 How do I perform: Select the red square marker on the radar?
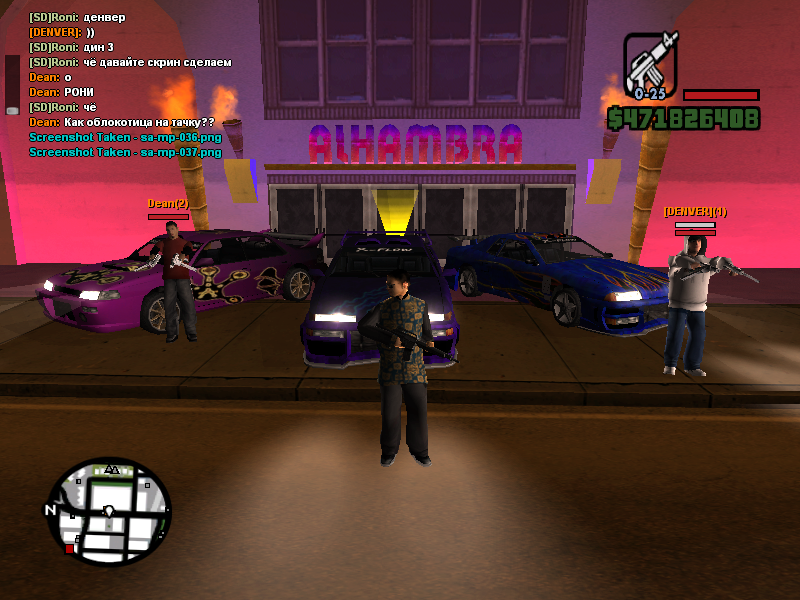click(x=69, y=549)
